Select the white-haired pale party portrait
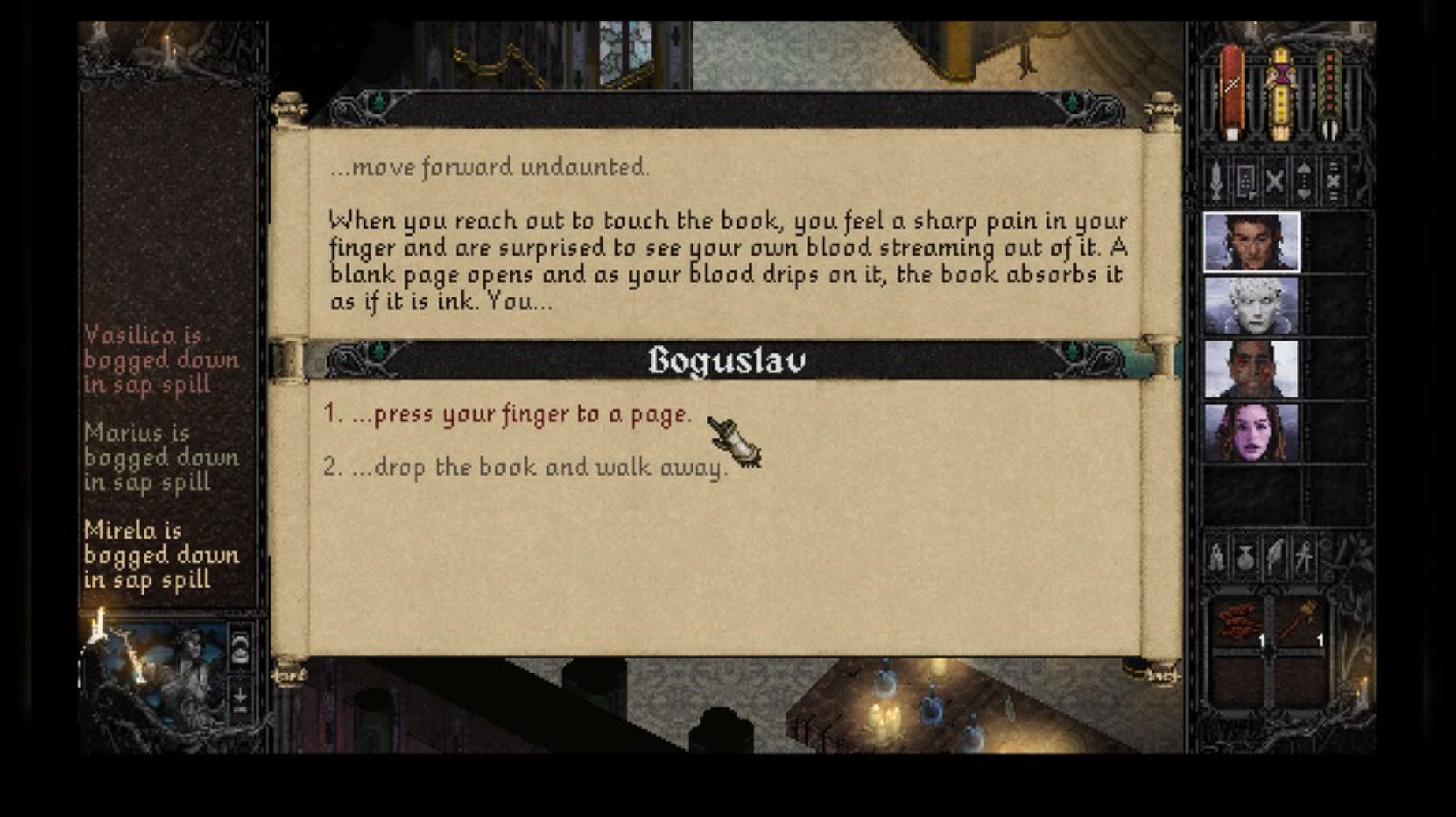Viewport: 1456px width, 817px height. pyautogui.click(x=1251, y=307)
